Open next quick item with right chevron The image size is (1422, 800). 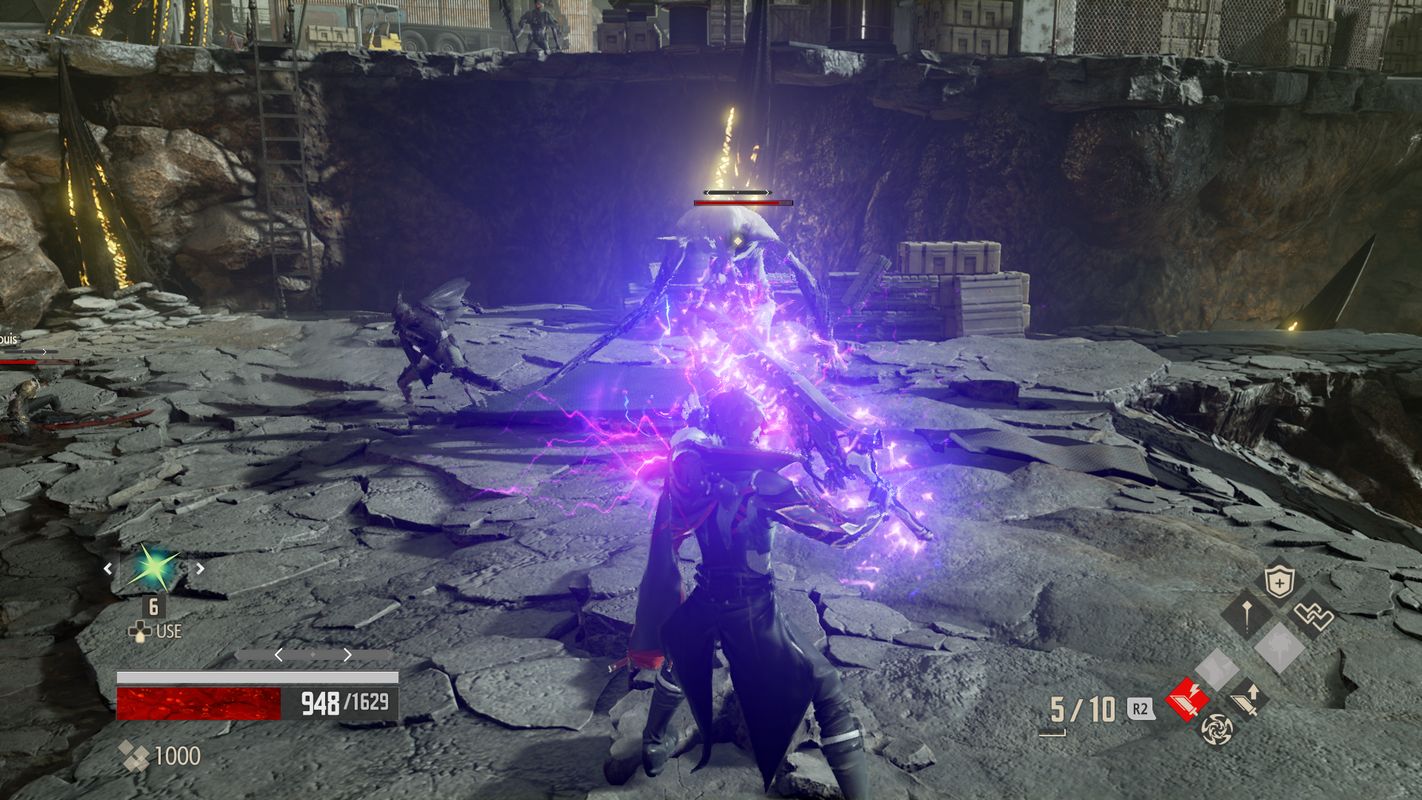(x=199, y=568)
